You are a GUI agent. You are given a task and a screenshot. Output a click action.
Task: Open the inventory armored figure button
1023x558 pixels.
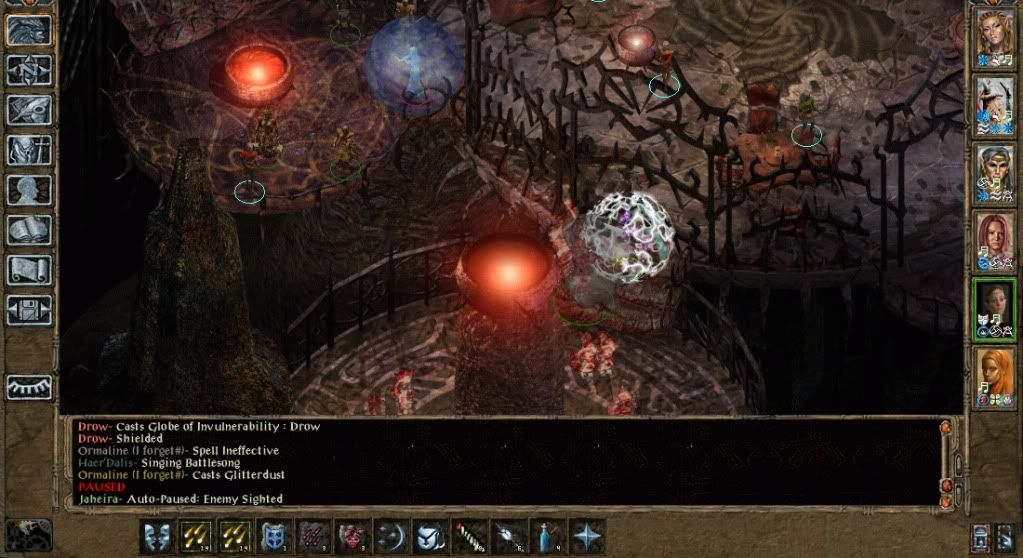pos(28,150)
